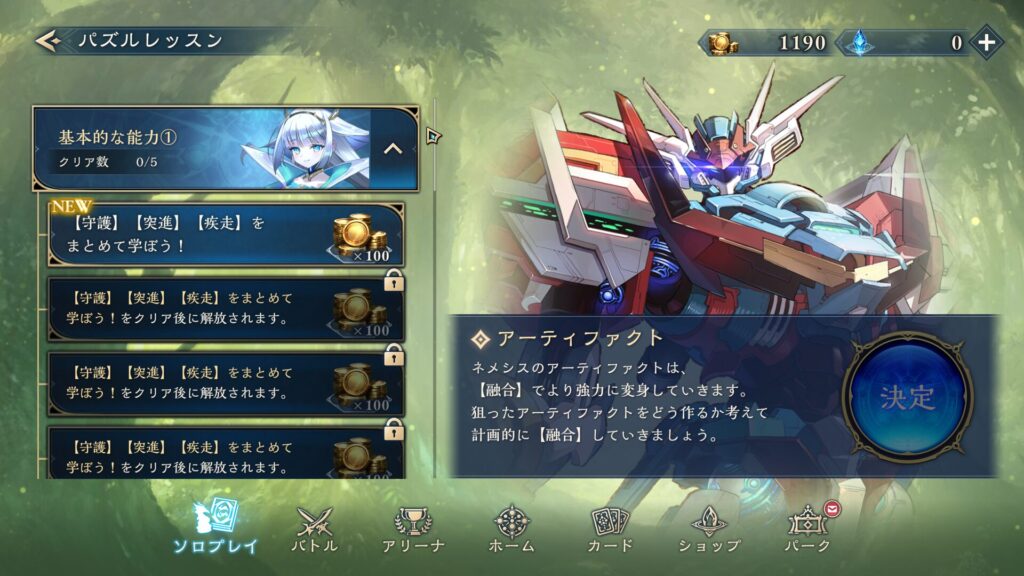The height and width of the screenshot is (576, 1024).
Task: Add crystals with the plus button
Action: (x=986, y=42)
